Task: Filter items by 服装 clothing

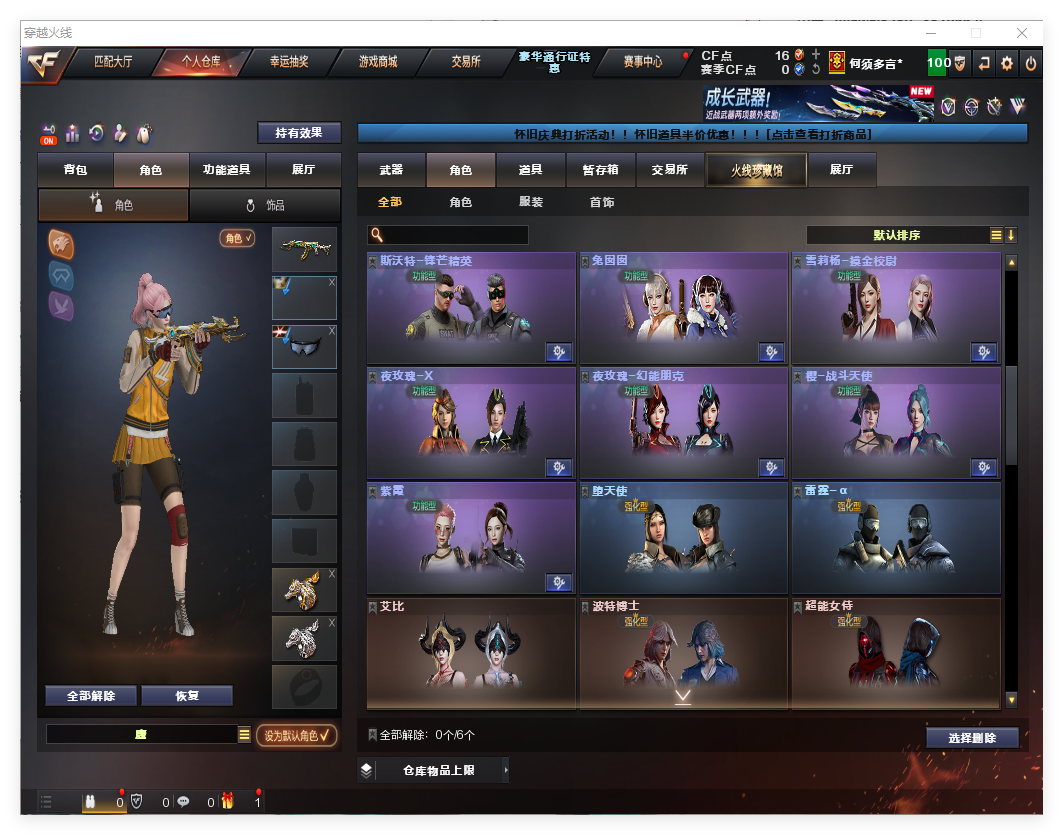Action: point(531,202)
